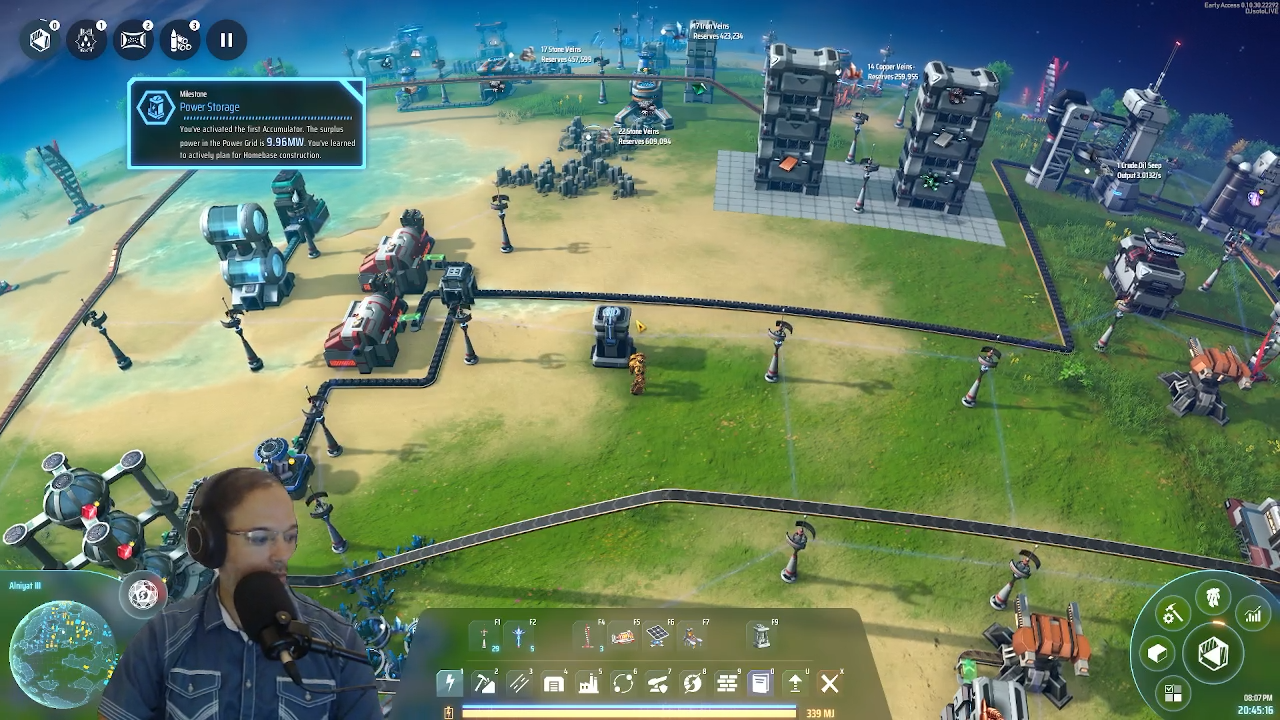Toggle the pause button in the top bar
Screen dimensions: 1280x720
click(x=226, y=40)
